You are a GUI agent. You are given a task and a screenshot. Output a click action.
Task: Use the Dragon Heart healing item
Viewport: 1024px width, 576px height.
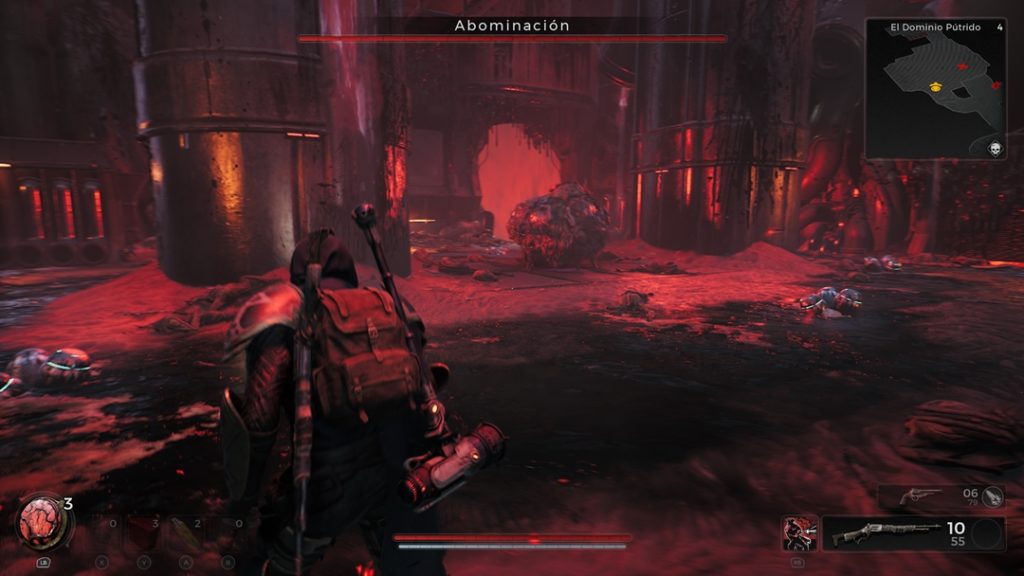pyautogui.click(x=41, y=521)
